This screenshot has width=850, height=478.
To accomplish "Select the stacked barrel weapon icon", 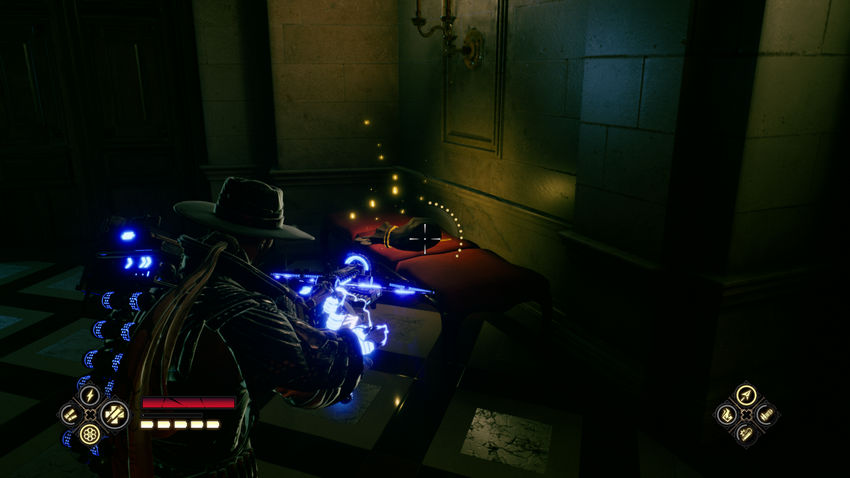I will 766,413.
